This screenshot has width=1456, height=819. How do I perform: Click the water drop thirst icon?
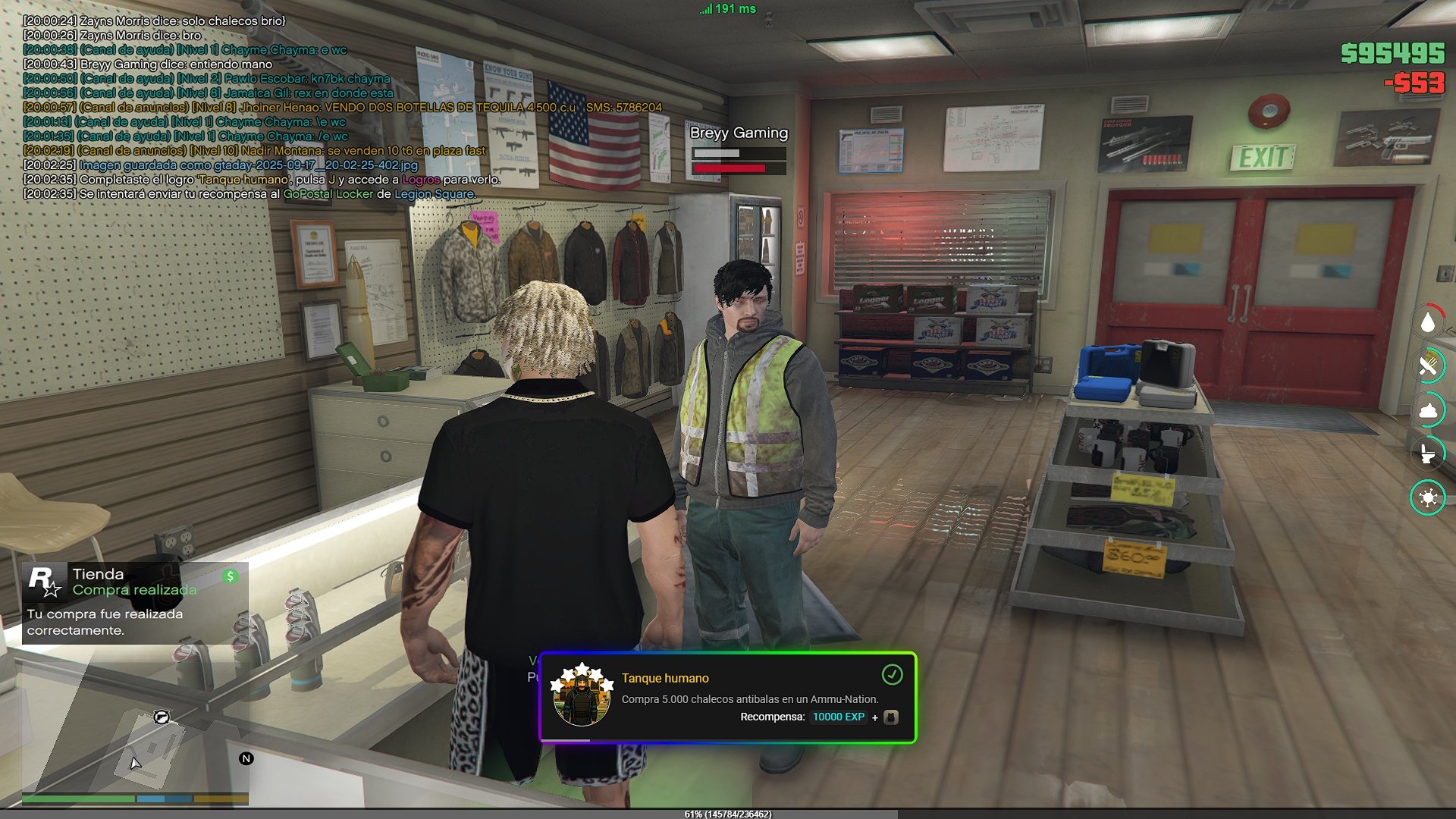pyautogui.click(x=1428, y=323)
